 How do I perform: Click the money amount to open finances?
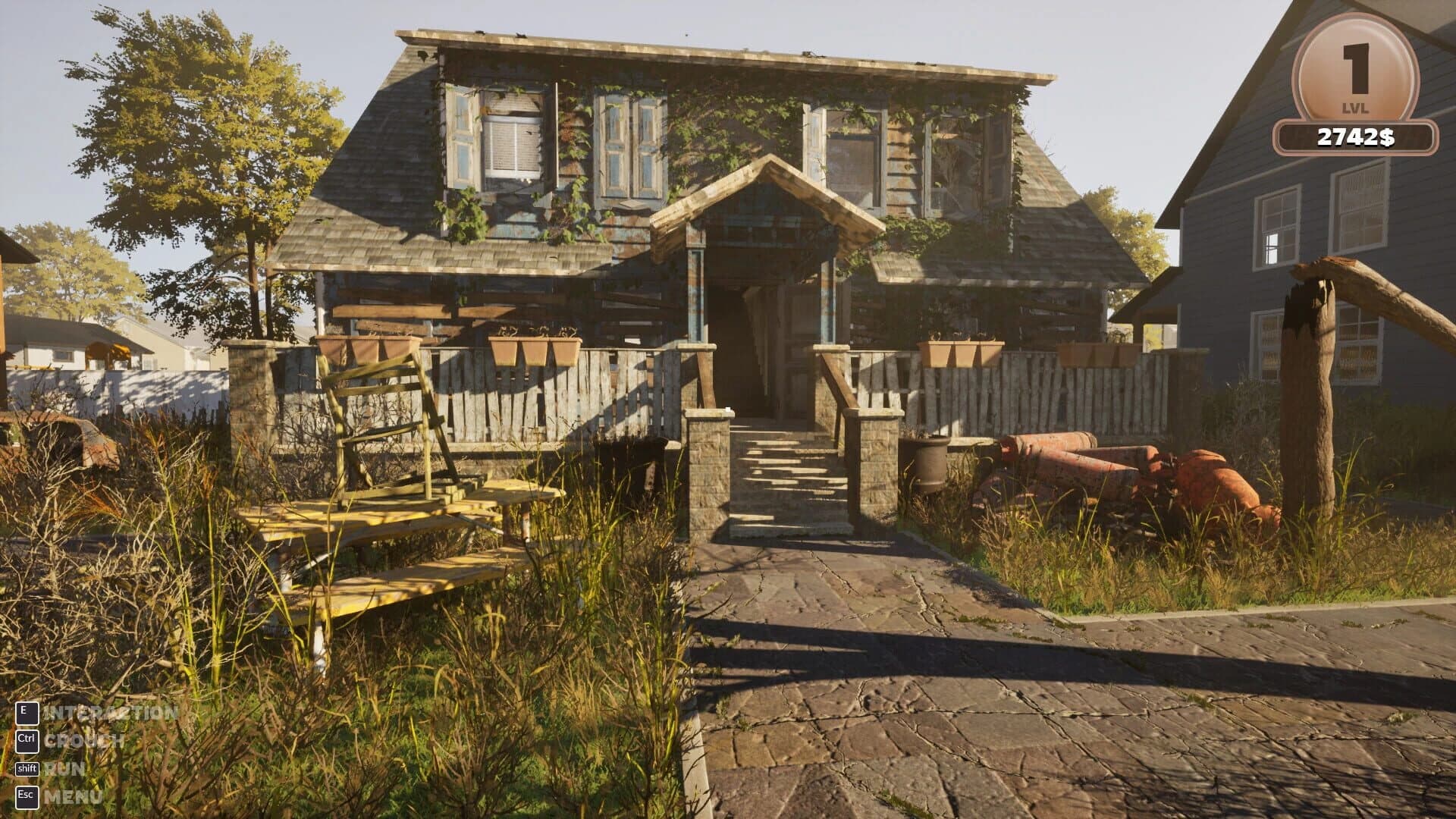click(1357, 136)
